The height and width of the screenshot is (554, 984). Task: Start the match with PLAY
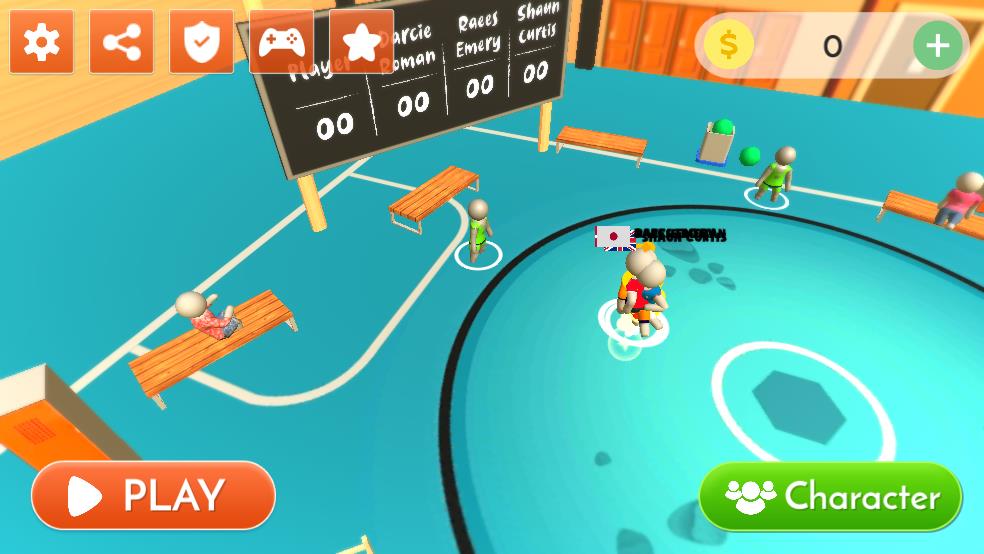coord(153,495)
